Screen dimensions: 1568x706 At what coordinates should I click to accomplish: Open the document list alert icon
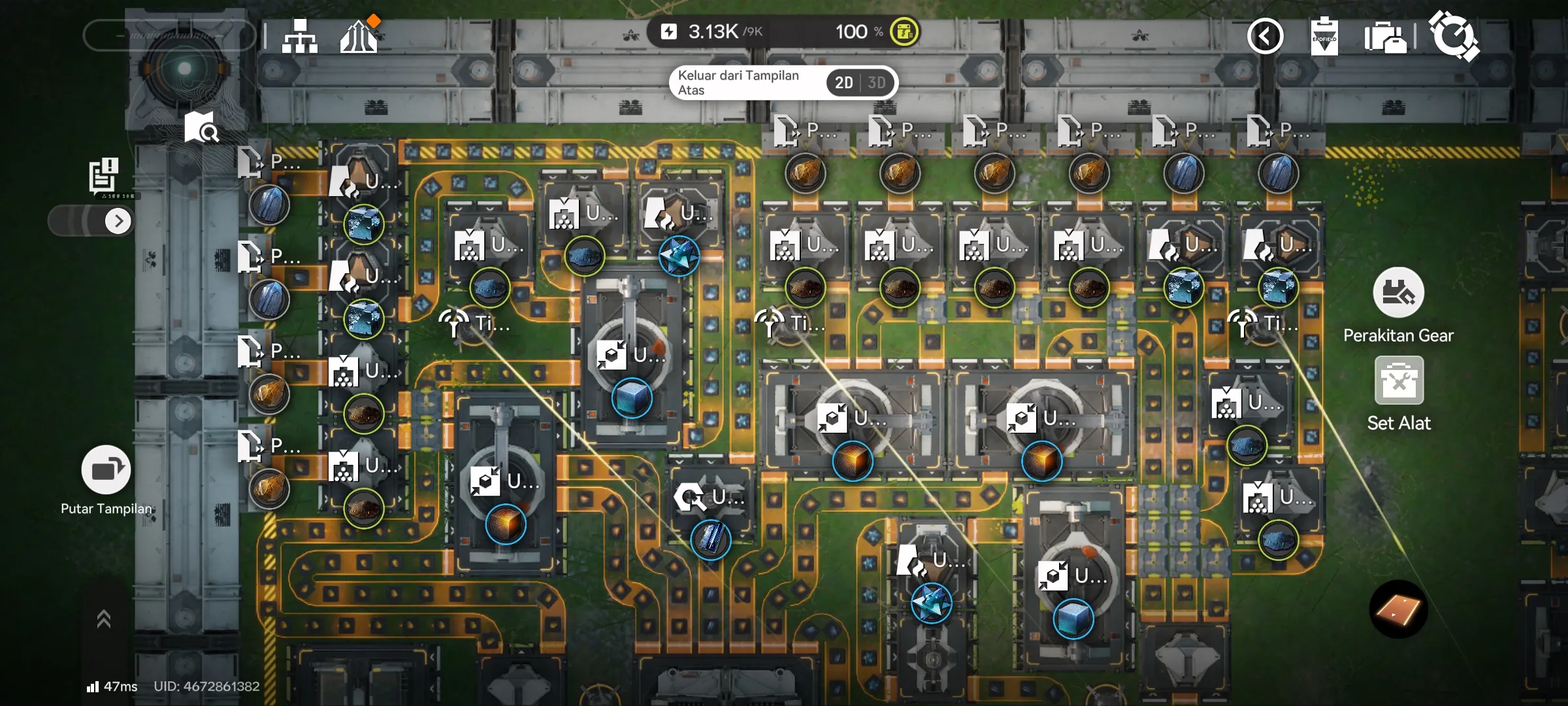pyautogui.click(x=103, y=175)
